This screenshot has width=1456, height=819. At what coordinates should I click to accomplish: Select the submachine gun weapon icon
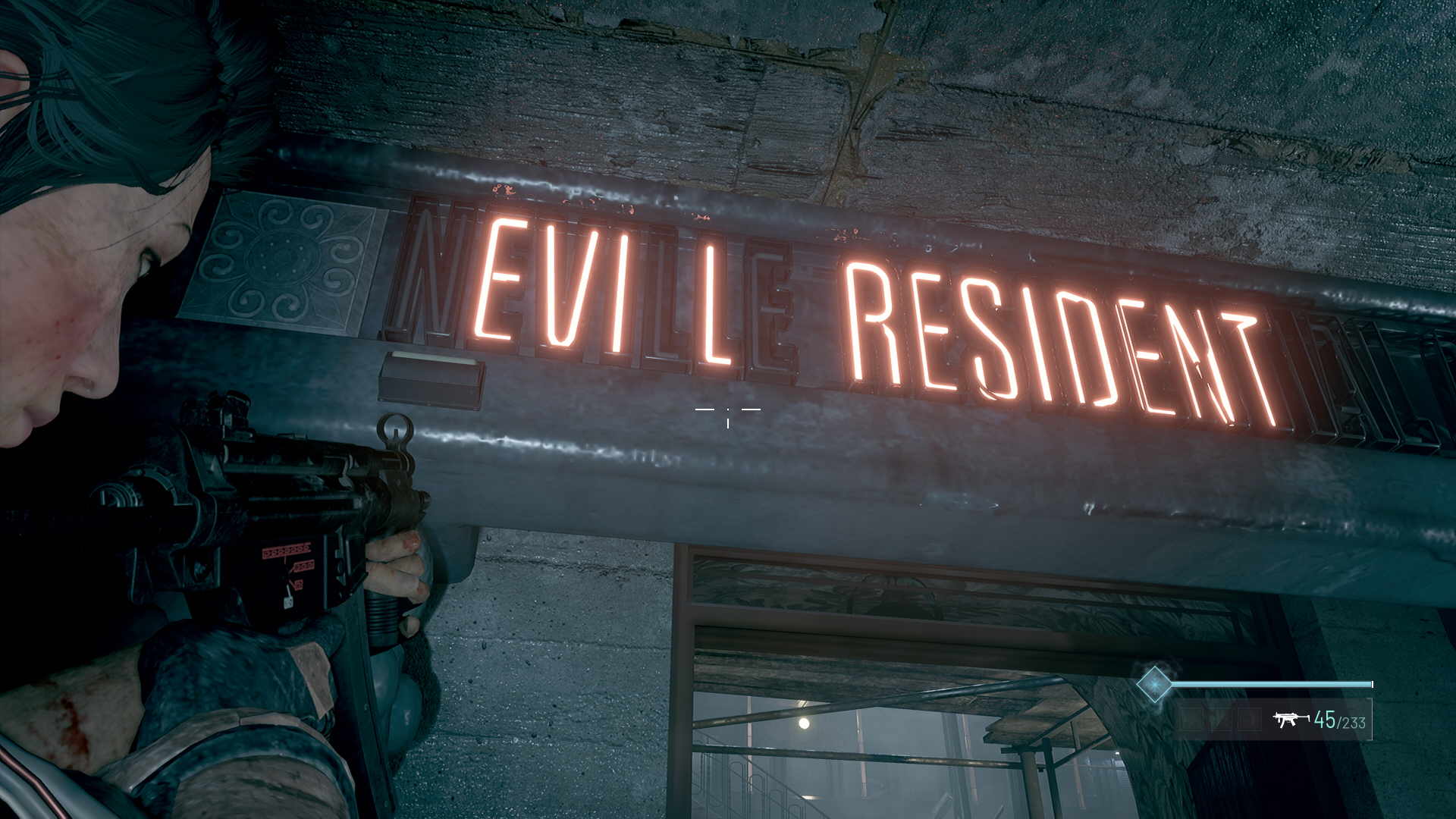[x=1291, y=719]
